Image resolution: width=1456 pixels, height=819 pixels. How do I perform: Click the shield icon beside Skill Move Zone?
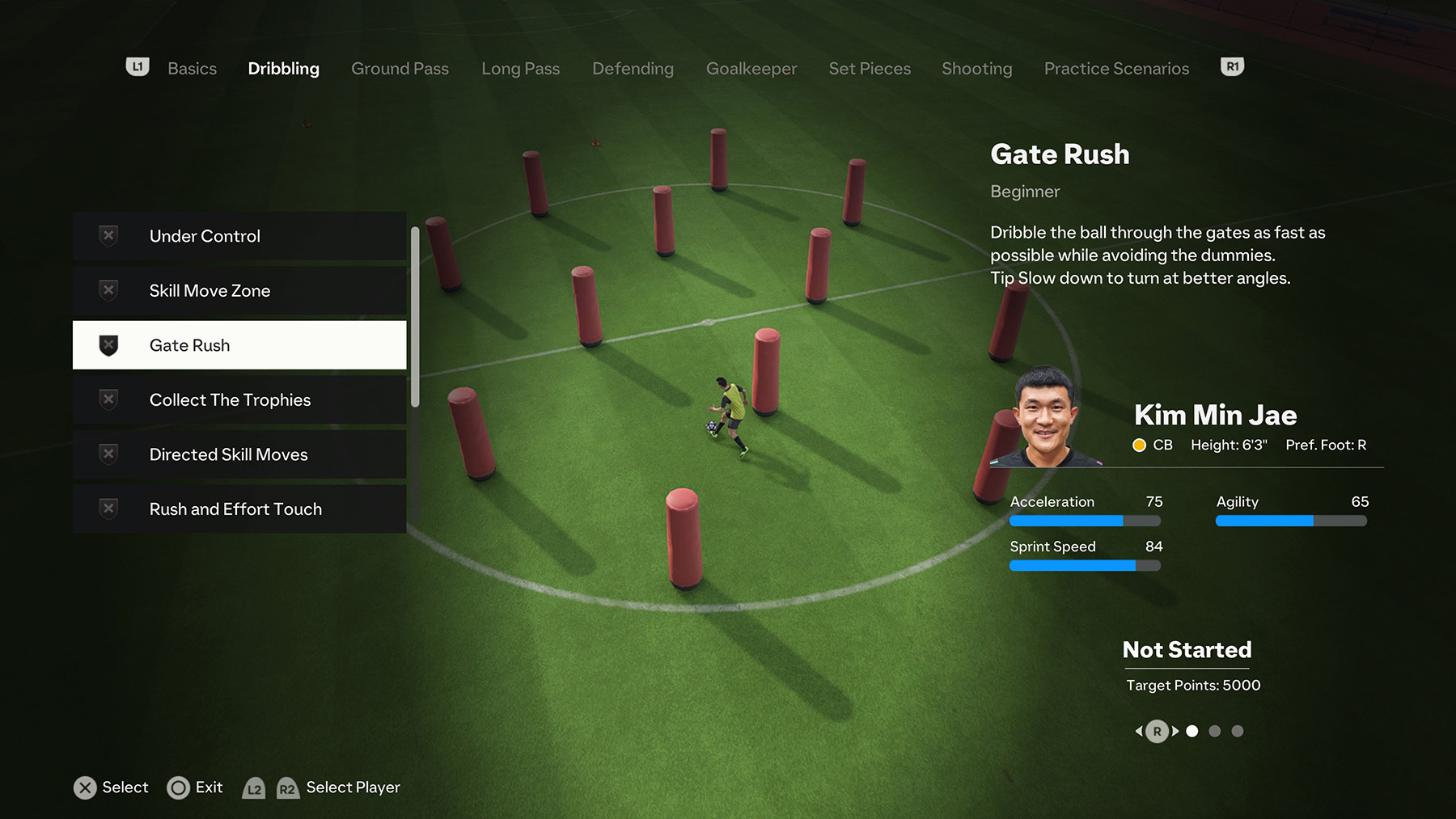[108, 290]
